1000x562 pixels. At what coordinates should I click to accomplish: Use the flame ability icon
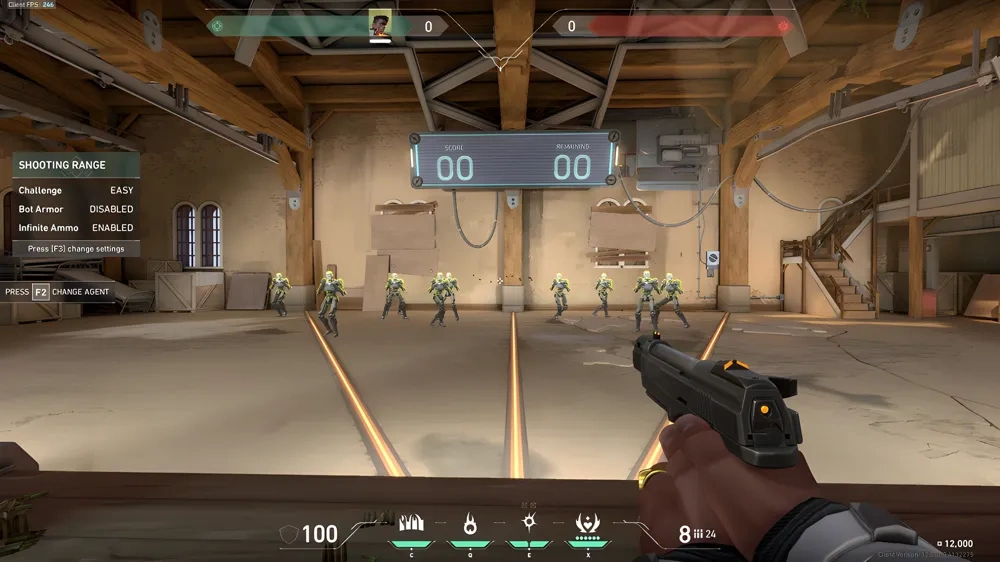(x=469, y=523)
